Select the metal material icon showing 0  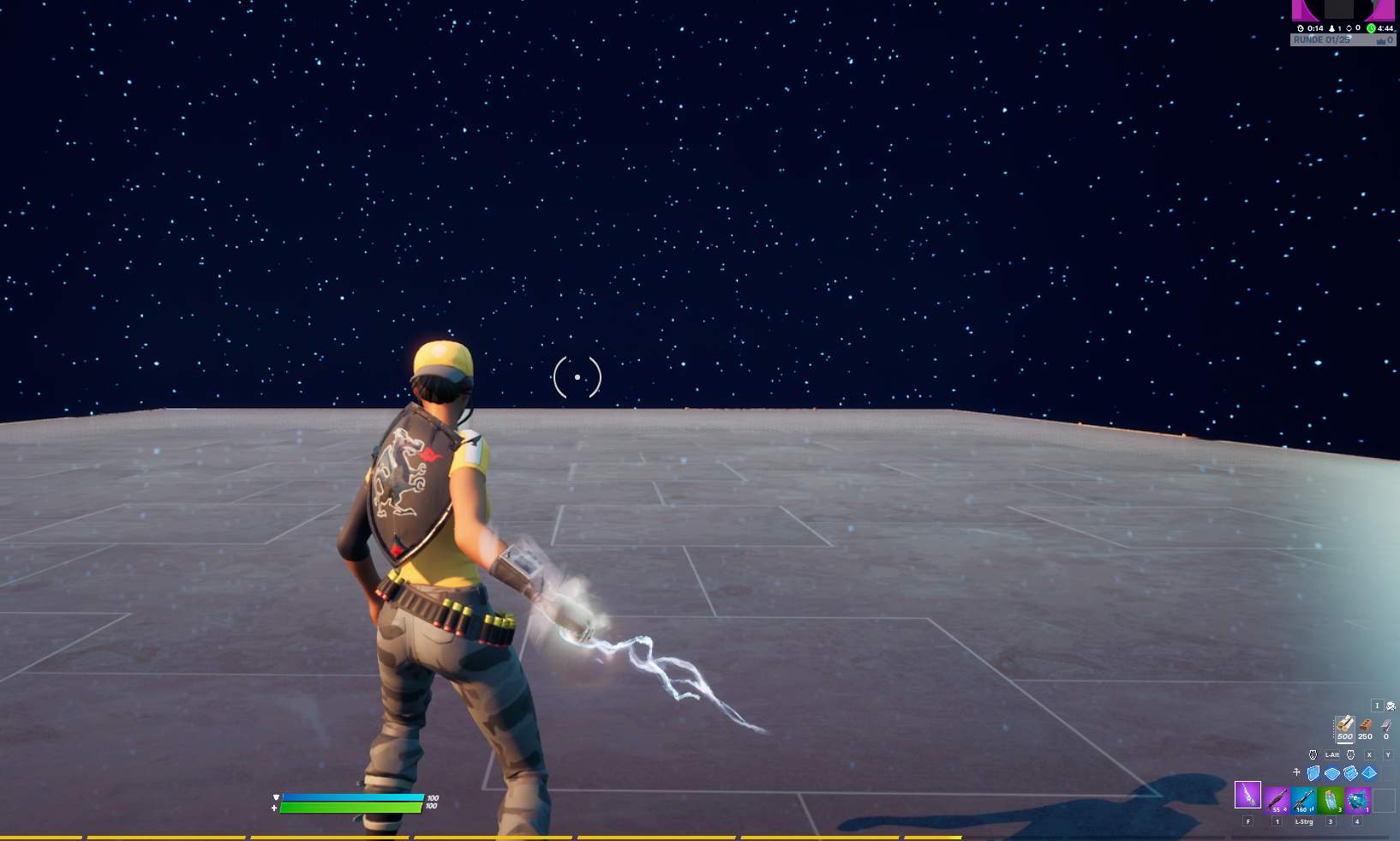tap(1385, 727)
